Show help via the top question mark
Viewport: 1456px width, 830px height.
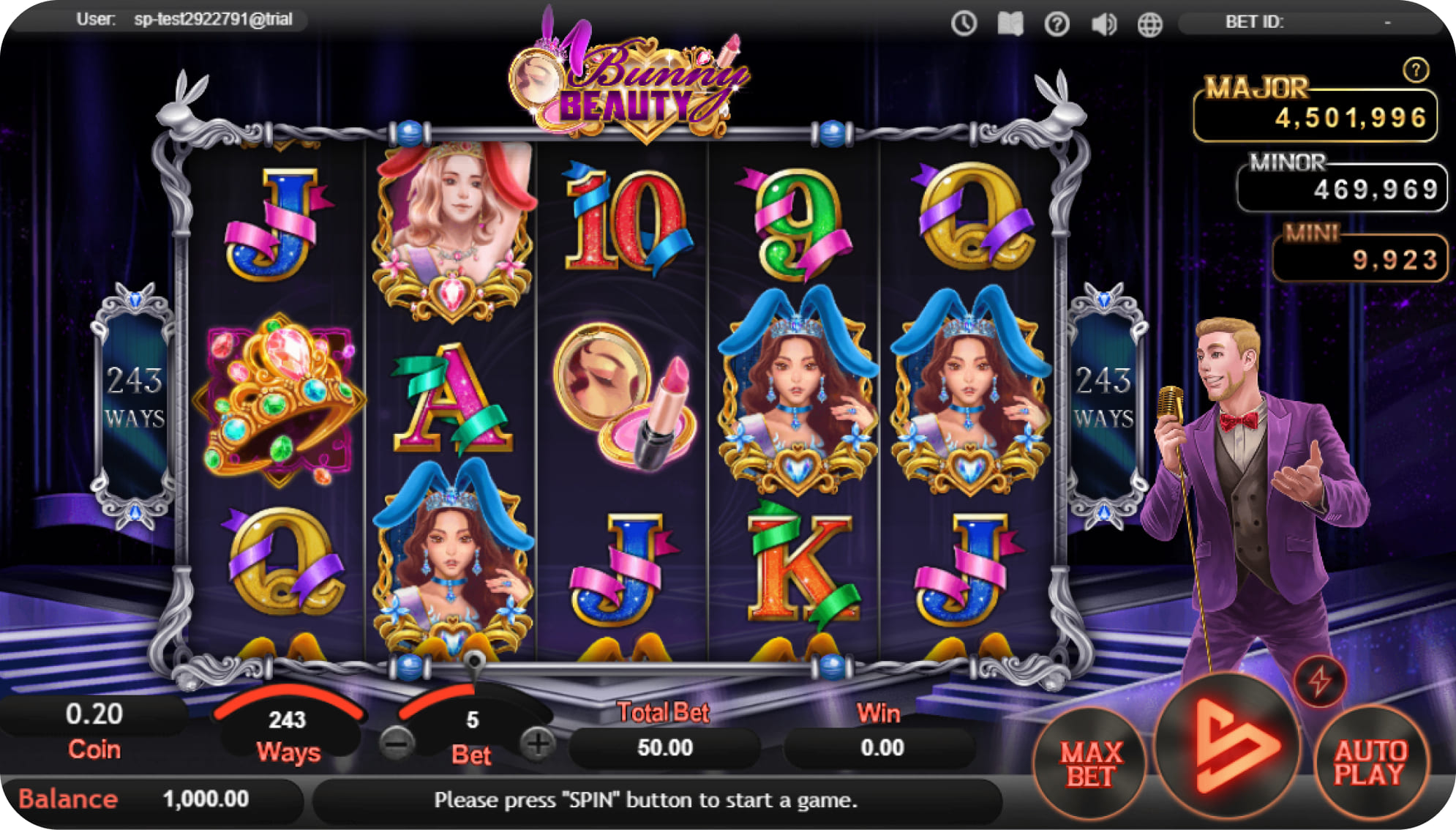[x=1057, y=24]
